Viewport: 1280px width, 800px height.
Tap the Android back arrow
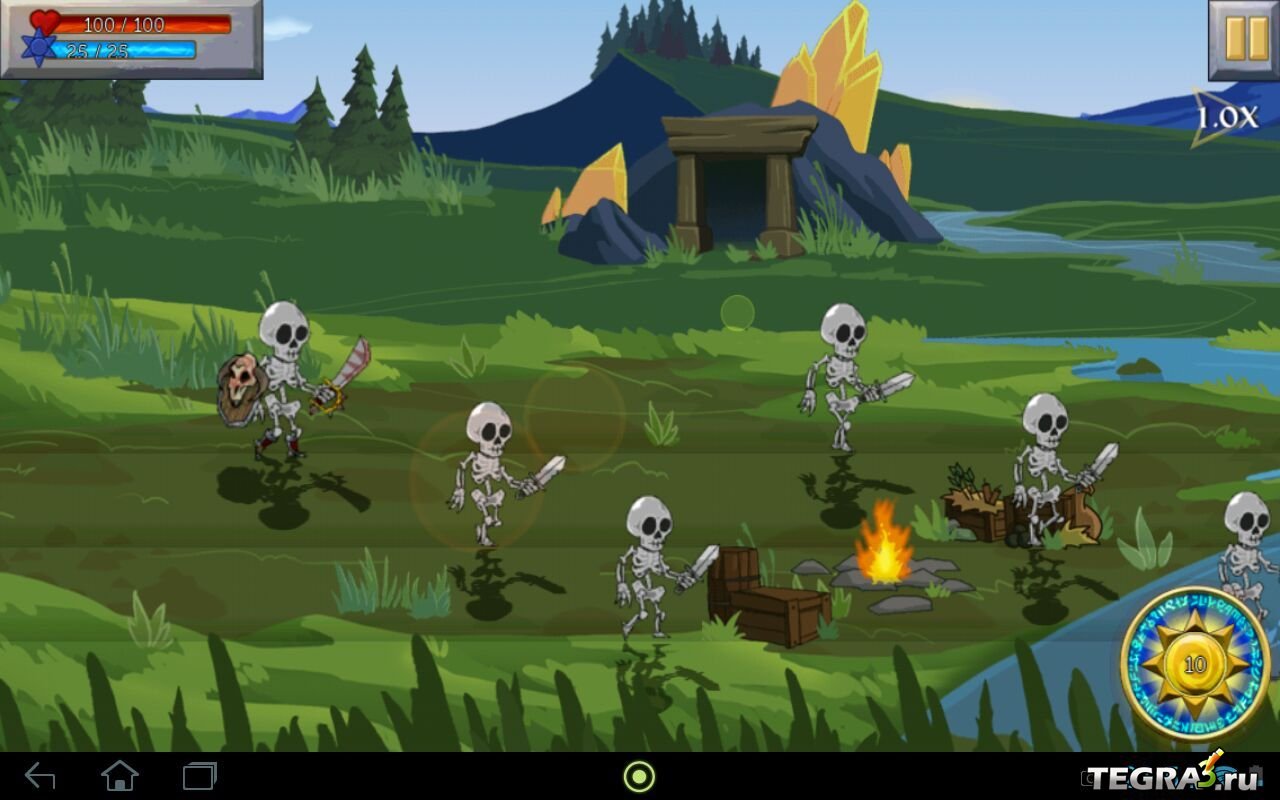point(40,776)
